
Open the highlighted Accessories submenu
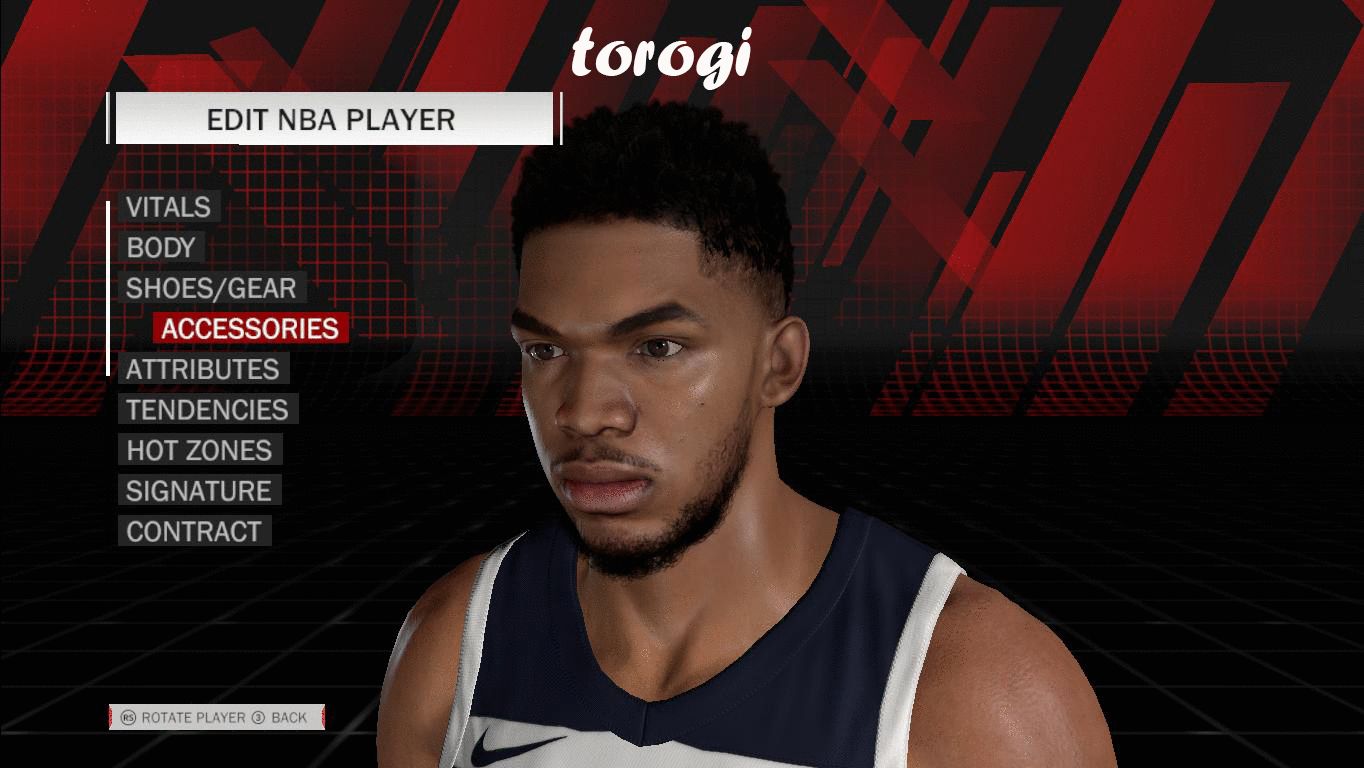[250, 329]
